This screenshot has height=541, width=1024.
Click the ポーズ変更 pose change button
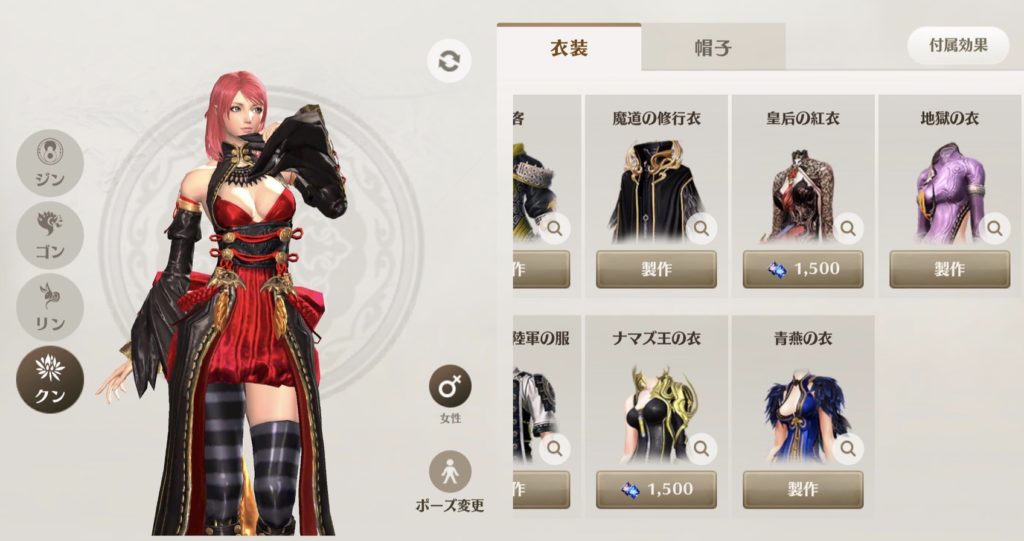pos(450,473)
